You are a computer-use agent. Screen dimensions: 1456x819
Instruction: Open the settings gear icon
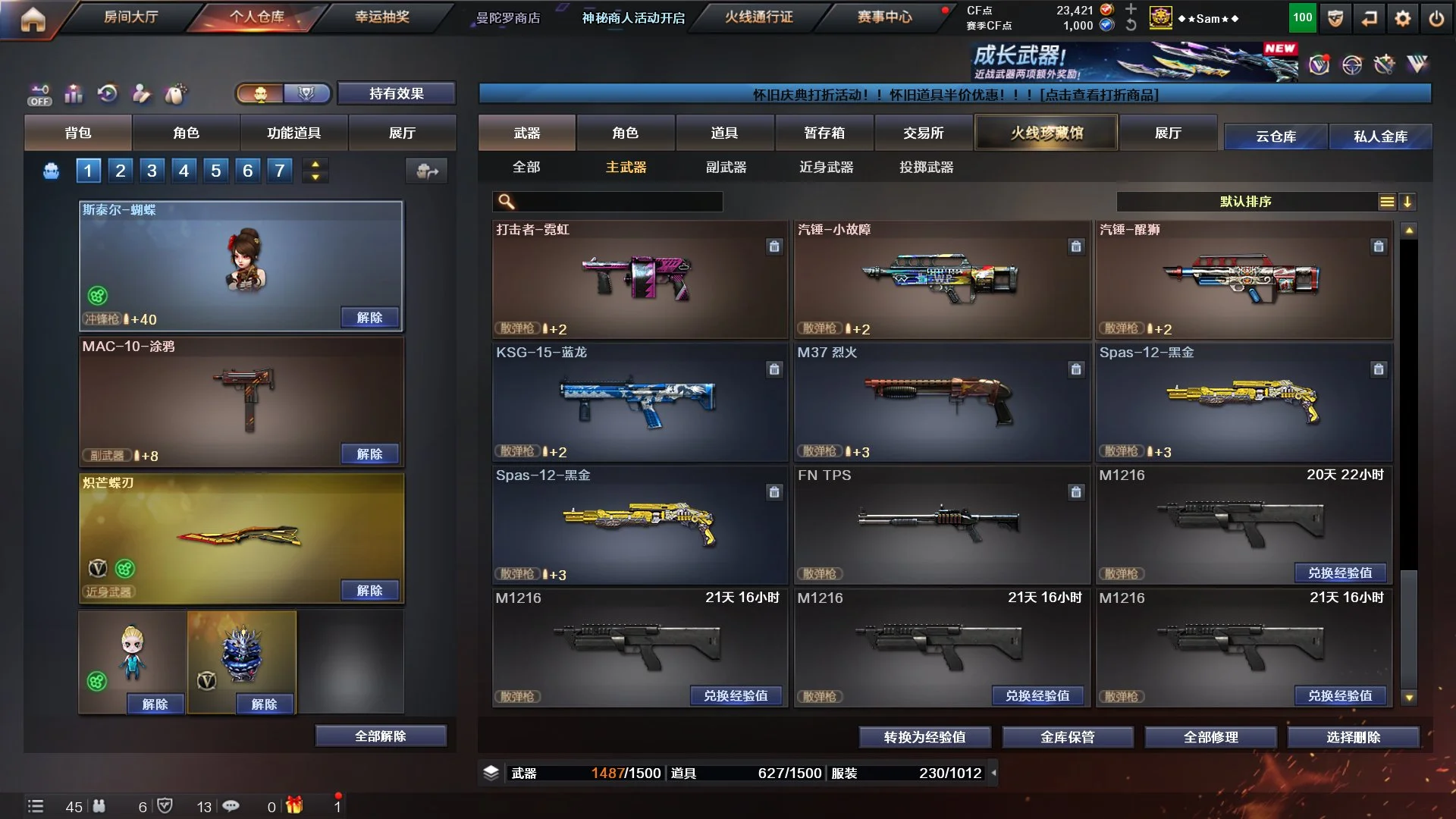point(1402,18)
